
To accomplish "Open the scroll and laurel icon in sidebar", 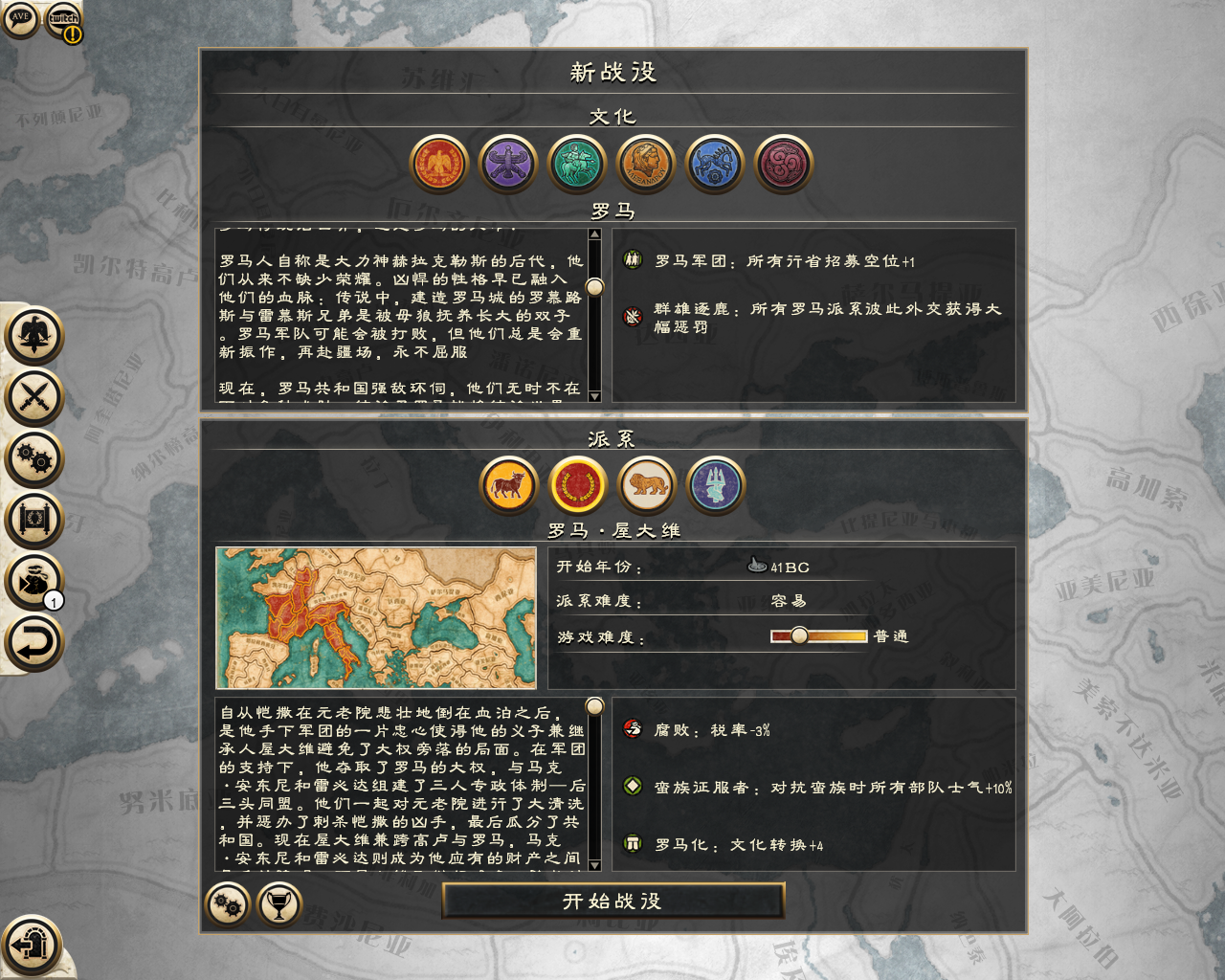I will point(33,519).
